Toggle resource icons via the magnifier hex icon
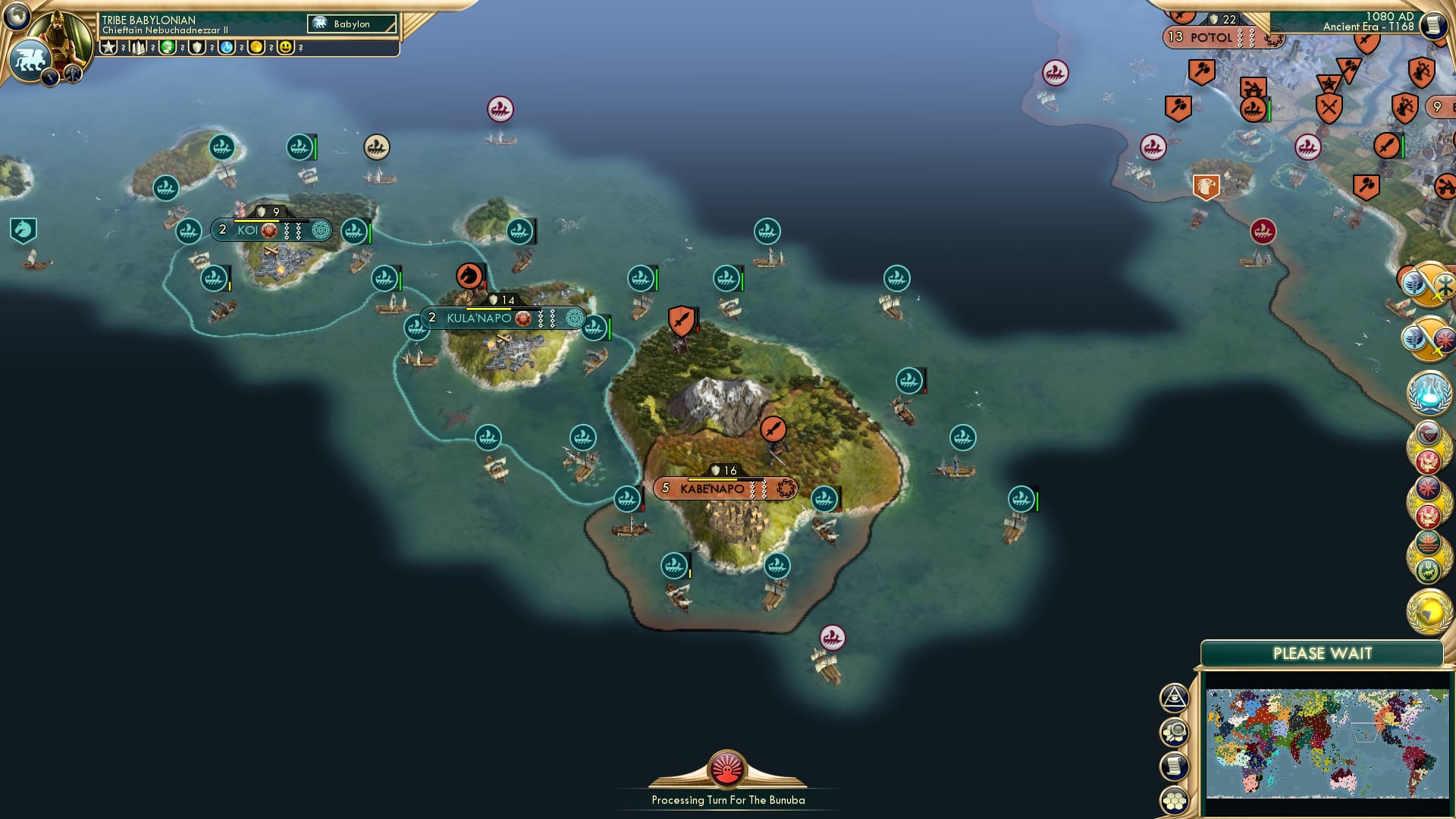This screenshot has height=819, width=1456. tap(1175, 732)
